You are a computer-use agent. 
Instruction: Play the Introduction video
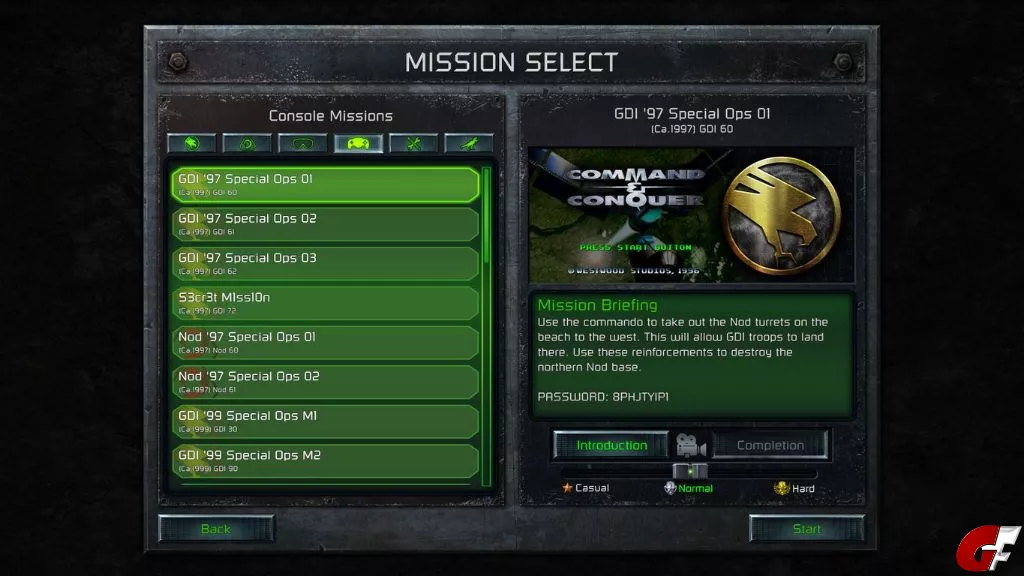612,445
